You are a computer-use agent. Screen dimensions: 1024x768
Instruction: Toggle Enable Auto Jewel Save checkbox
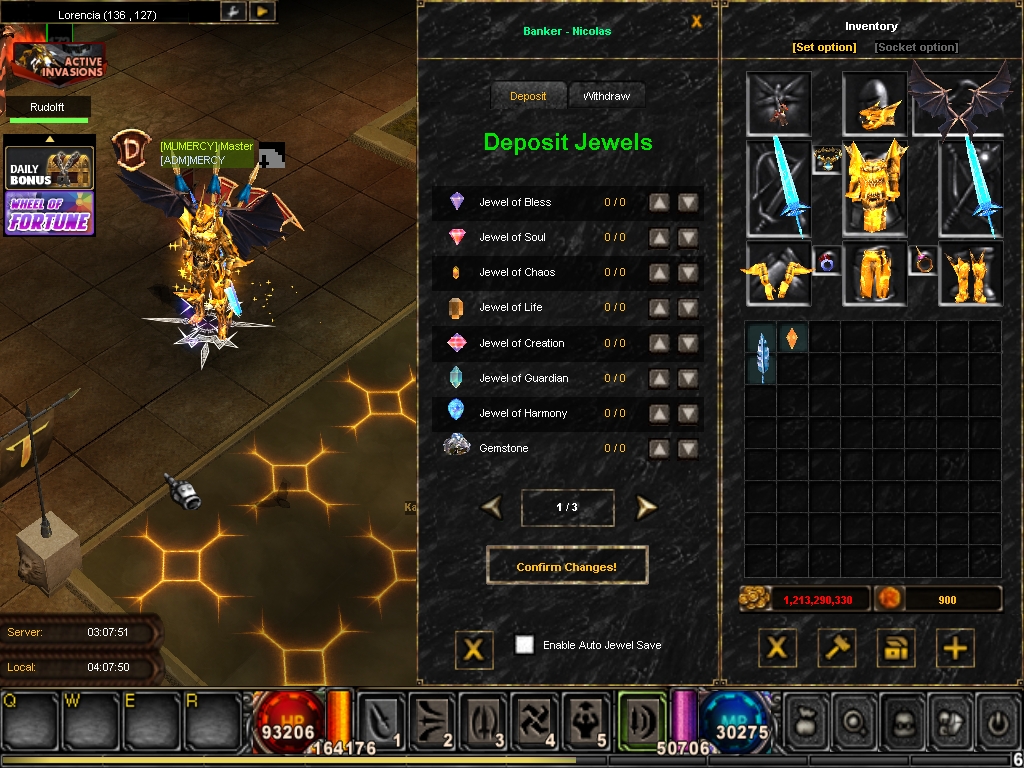click(x=524, y=645)
